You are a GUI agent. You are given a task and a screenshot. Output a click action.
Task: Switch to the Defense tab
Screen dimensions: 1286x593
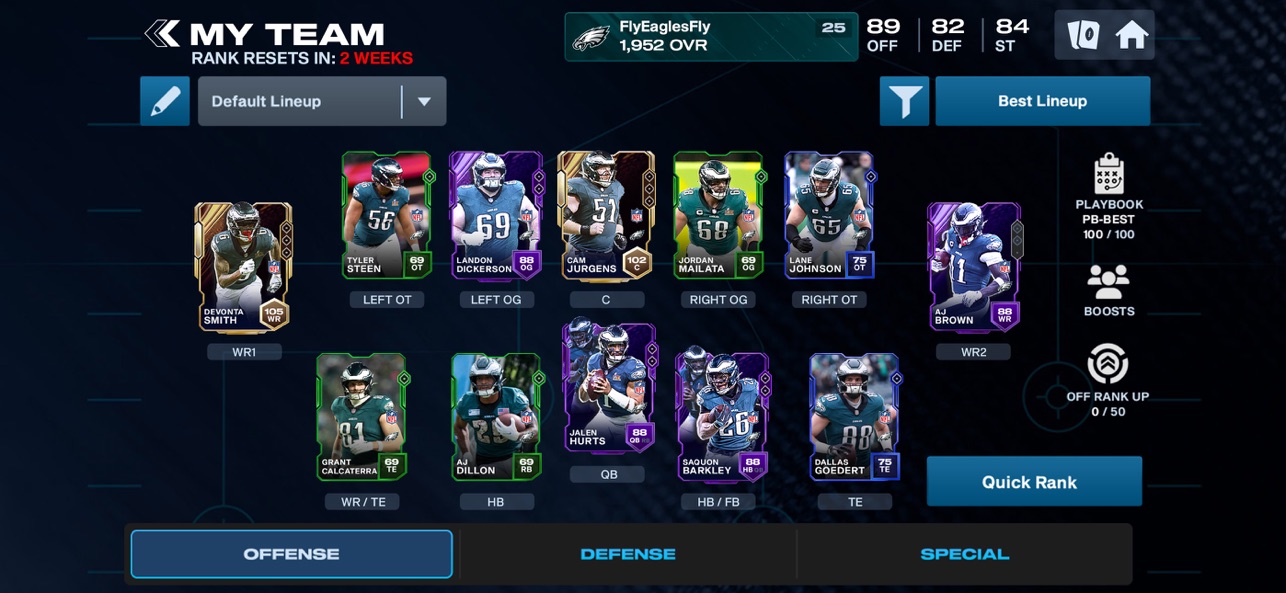(x=628, y=554)
